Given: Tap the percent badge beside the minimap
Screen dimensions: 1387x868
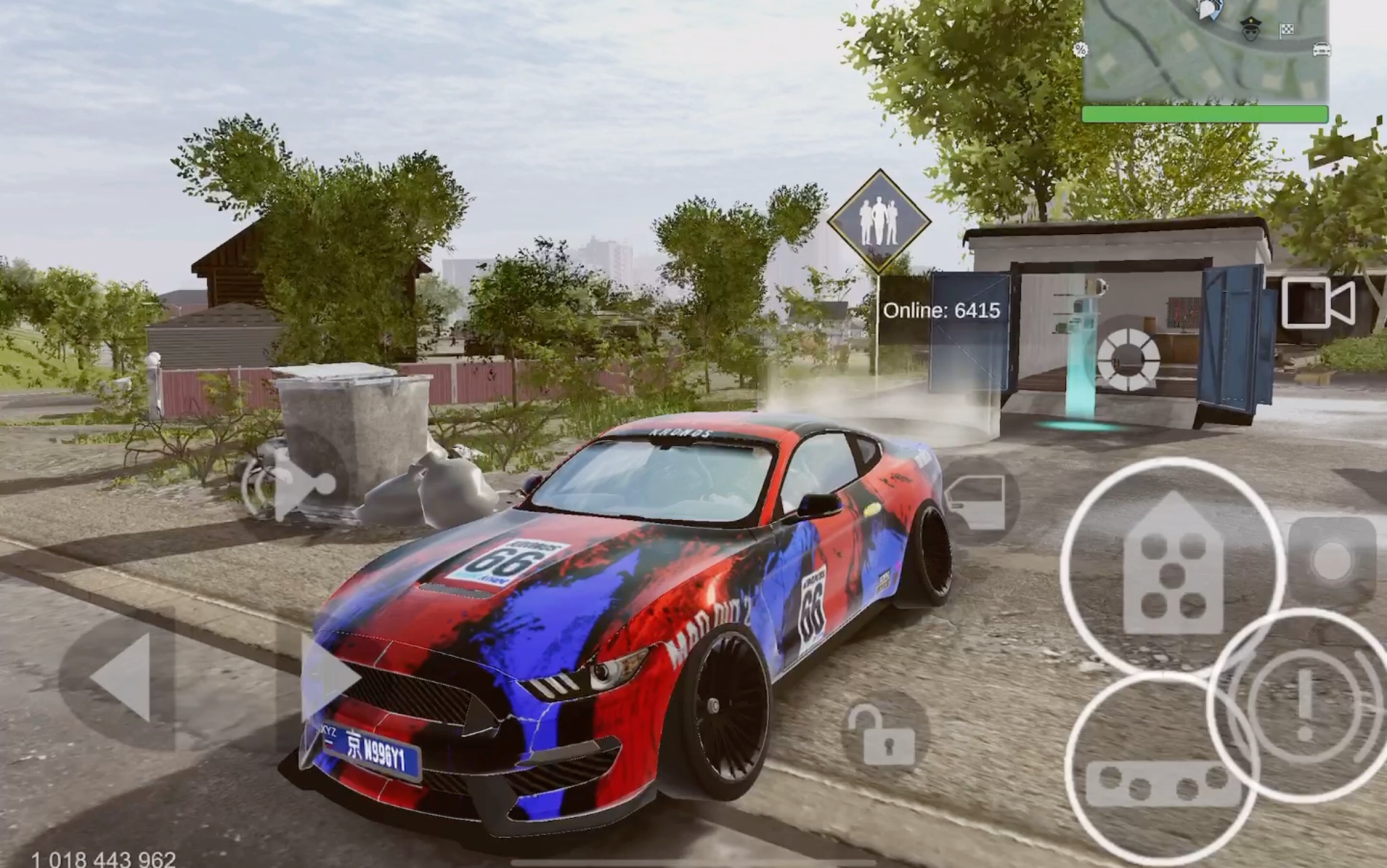Looking at the screenshot, I should pos(1081,49).
